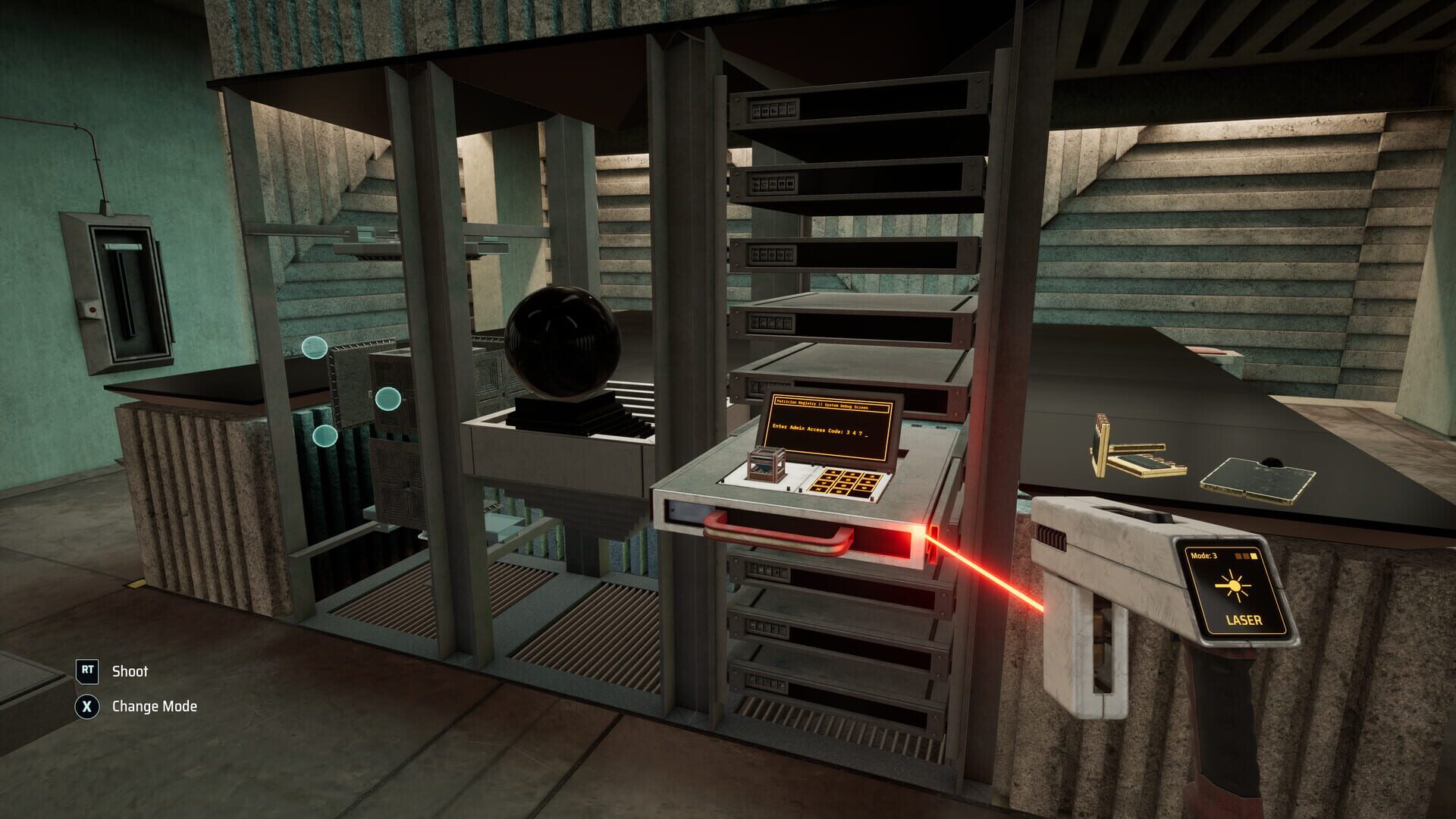Toggle the upper teal orb button on the left rack
The height and width of the screenshot is (819, 1456).
click(314, 347)
